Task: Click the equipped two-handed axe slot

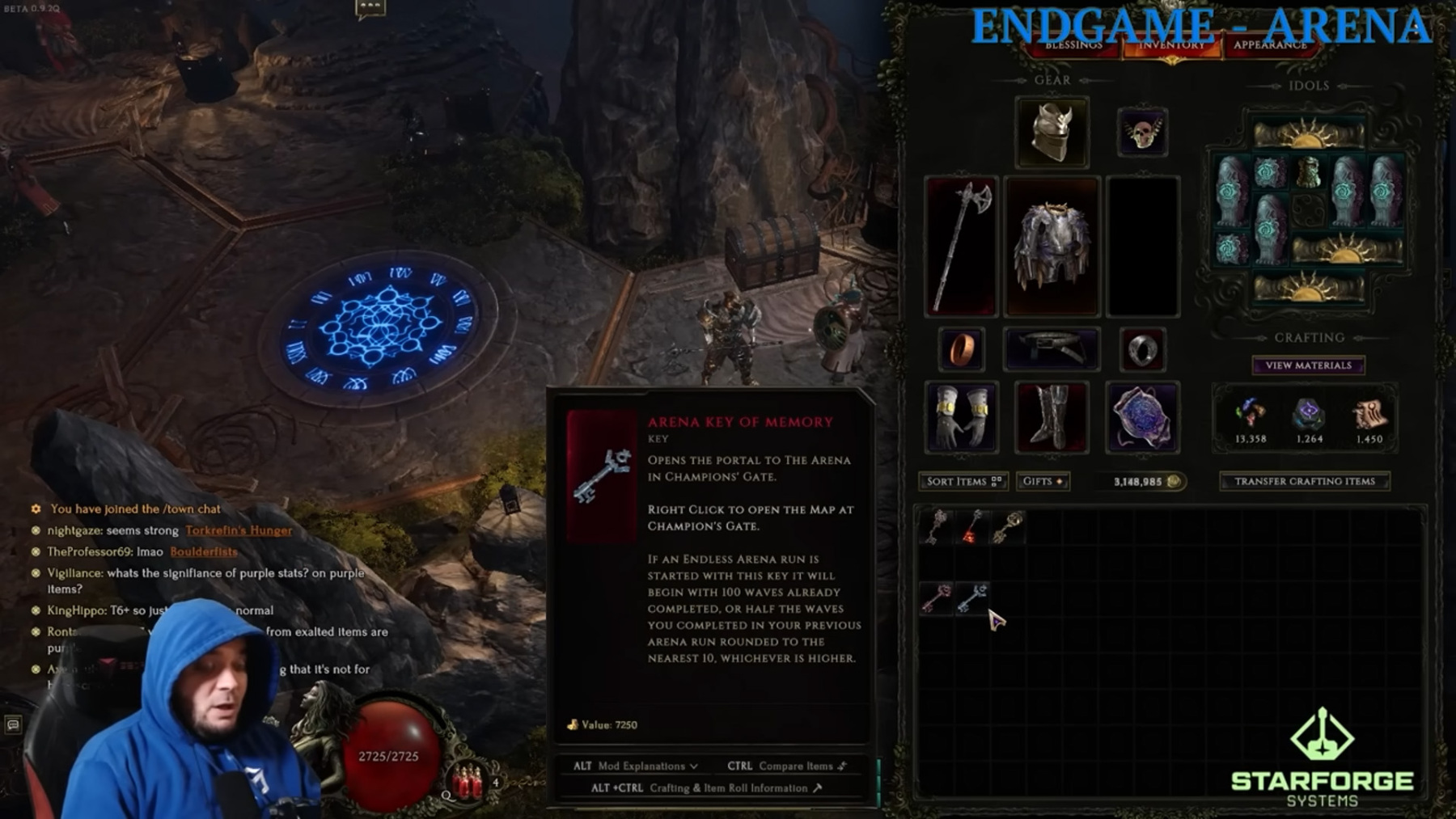Action: 961,246
